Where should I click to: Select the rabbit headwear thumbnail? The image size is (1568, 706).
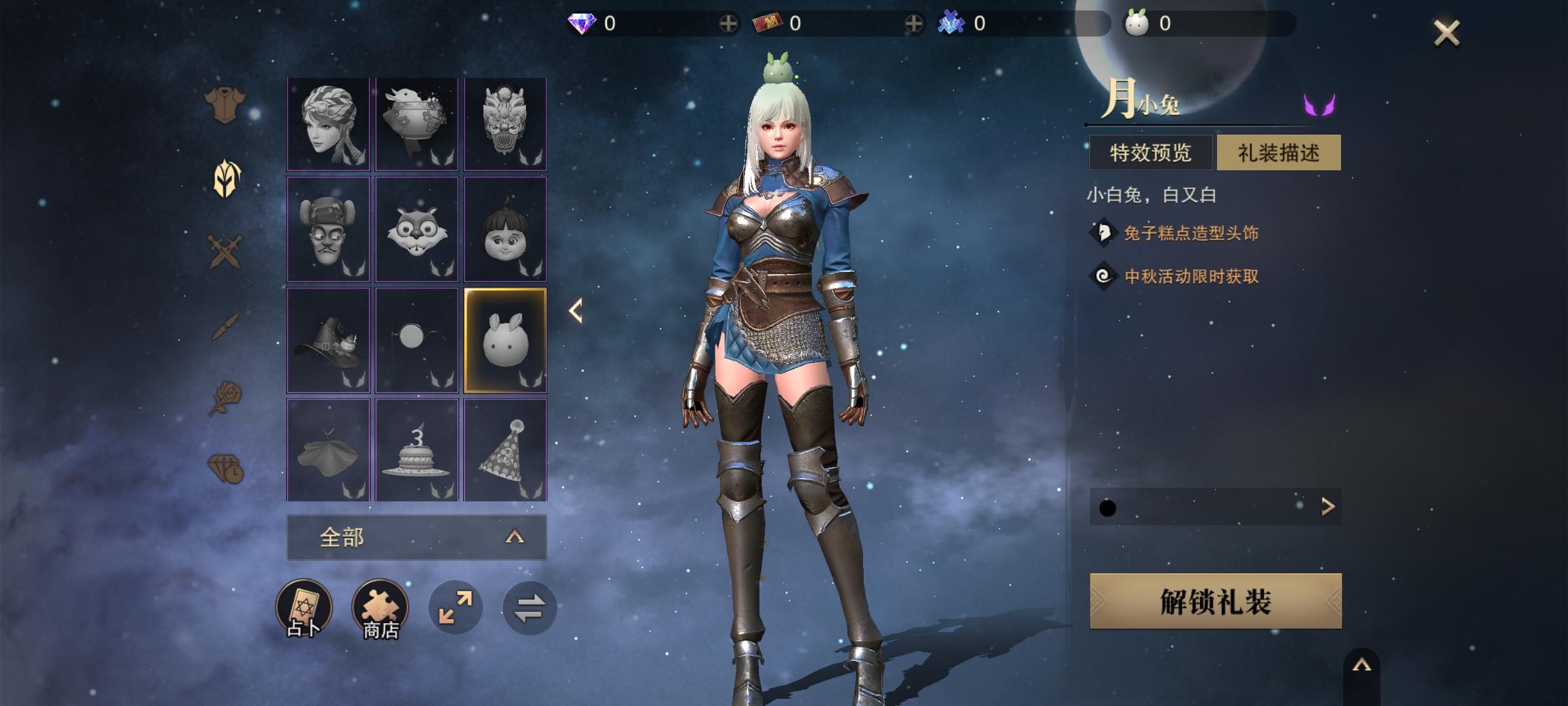505,340
